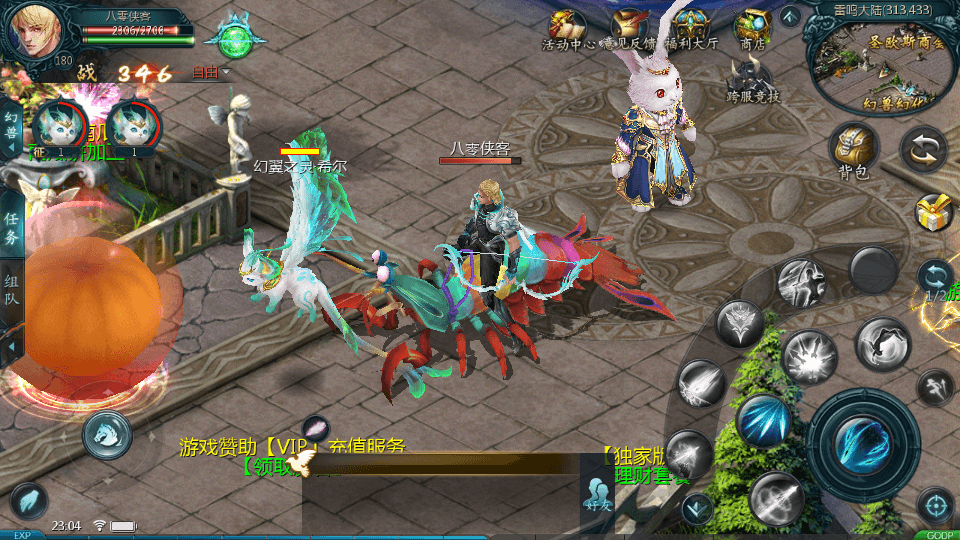Viewport: 960px width, 540px height.
Task: Open the 商店 shop chest
Action: 752,29
